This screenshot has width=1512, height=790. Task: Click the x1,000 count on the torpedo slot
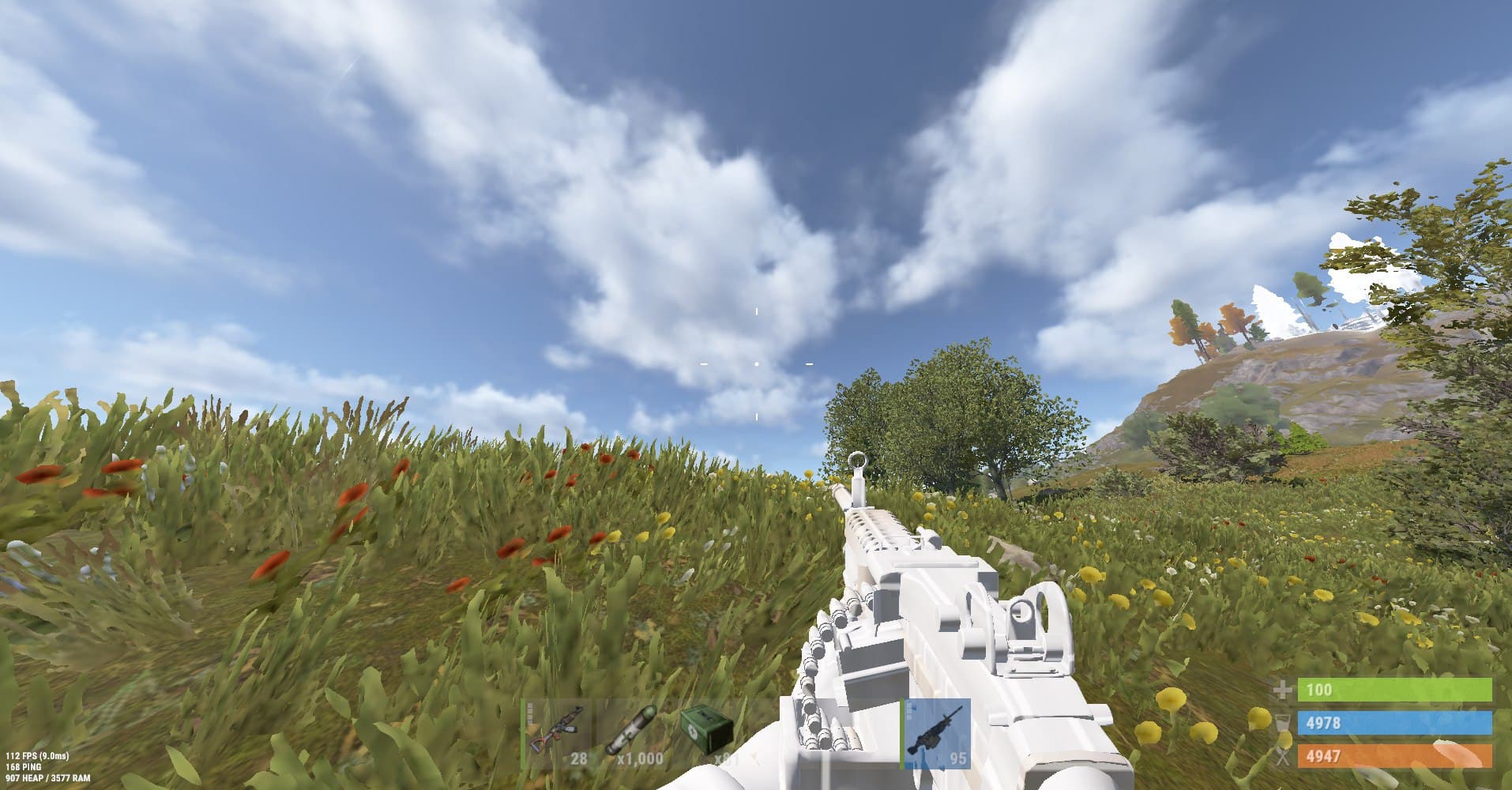638,759
